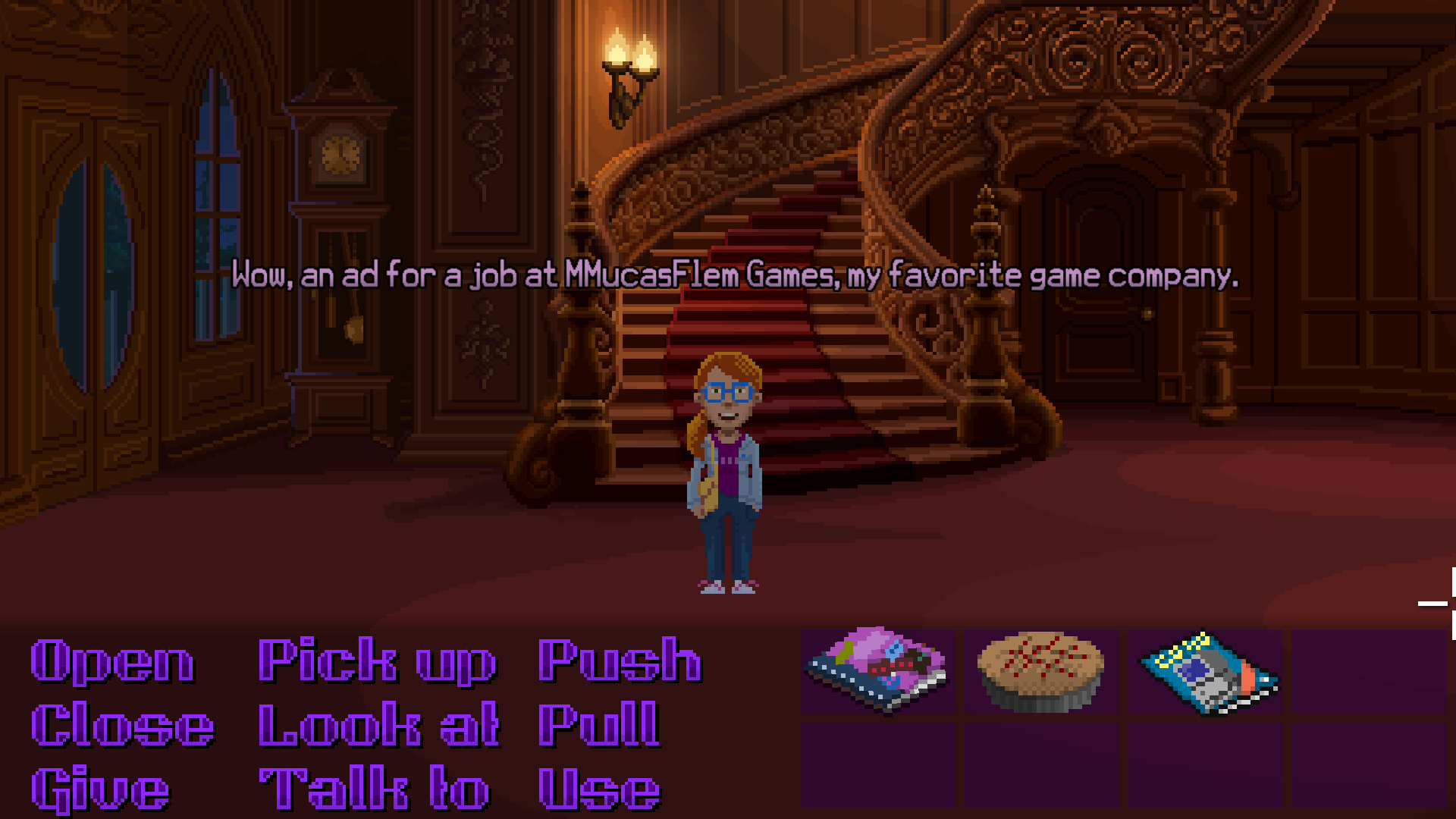1456x819 pixels.
Task: Click the Open verb
Action: coord(112,661)
